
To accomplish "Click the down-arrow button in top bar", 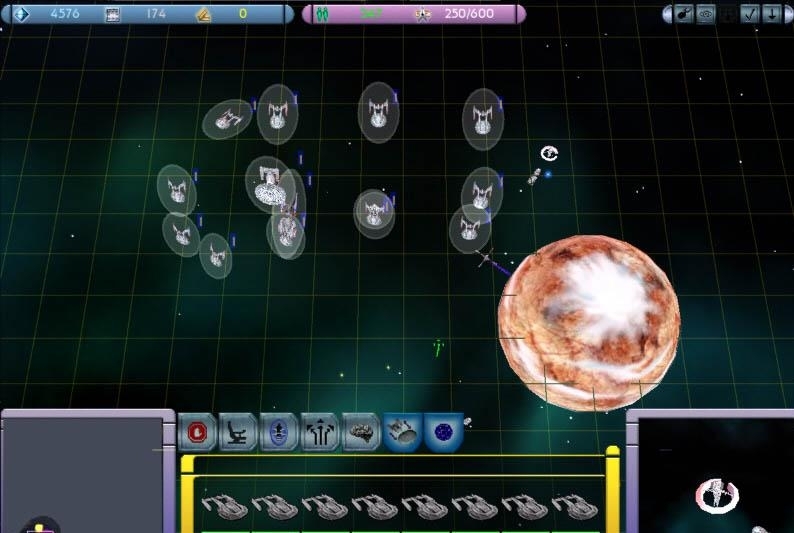I will pyautogui.click(x=772, y=14).
